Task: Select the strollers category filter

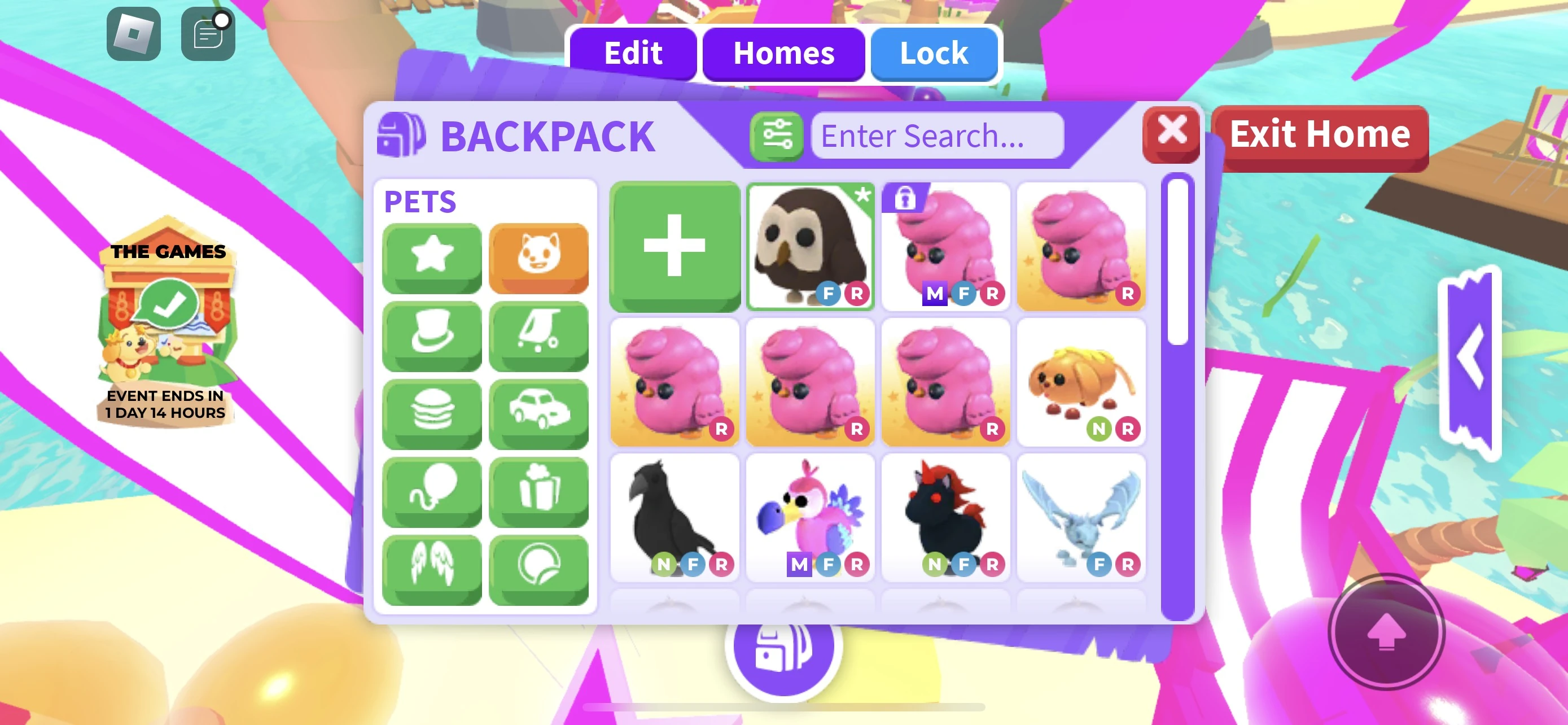Action: coord(539,335)
